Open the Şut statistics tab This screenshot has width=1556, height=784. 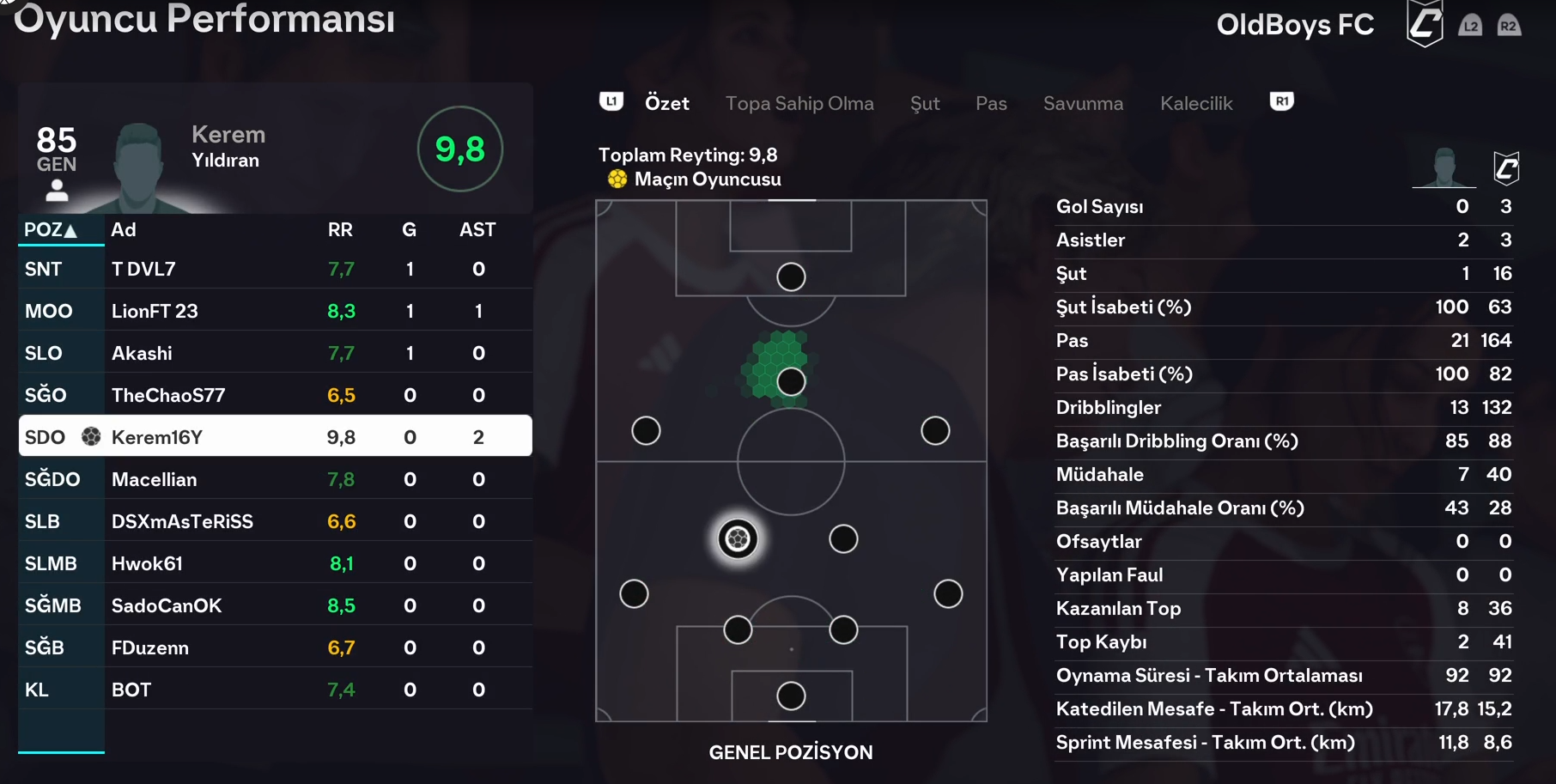pyautogui.click(x=925, y=104)
